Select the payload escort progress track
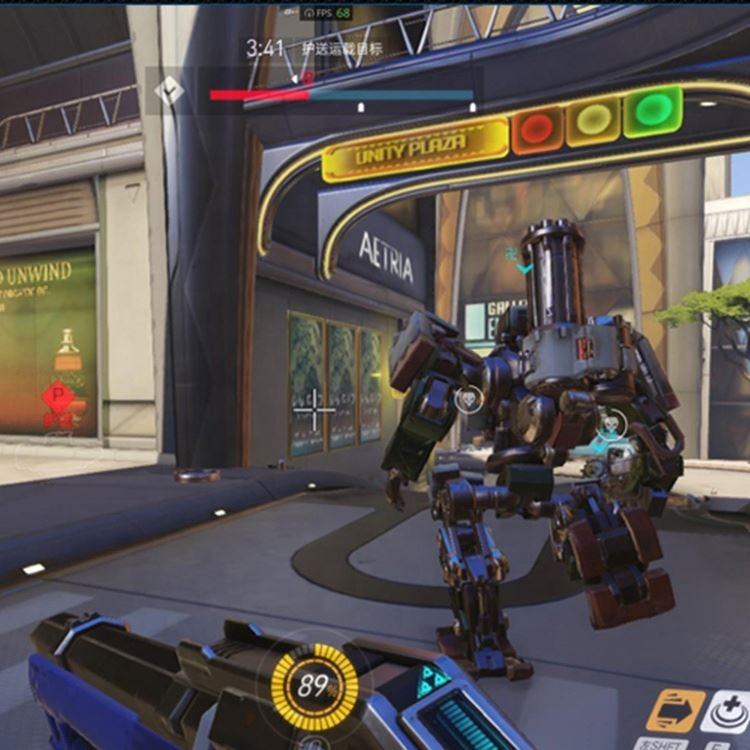 tap(342, 96)
